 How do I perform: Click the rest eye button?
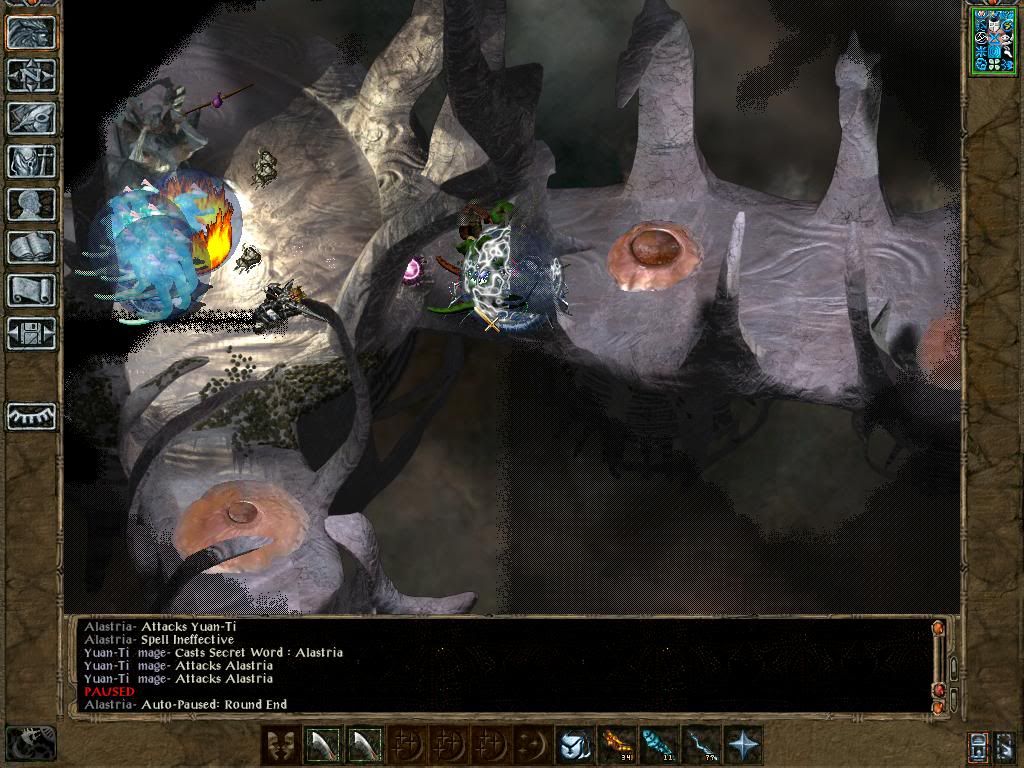(x=31, y=416)
